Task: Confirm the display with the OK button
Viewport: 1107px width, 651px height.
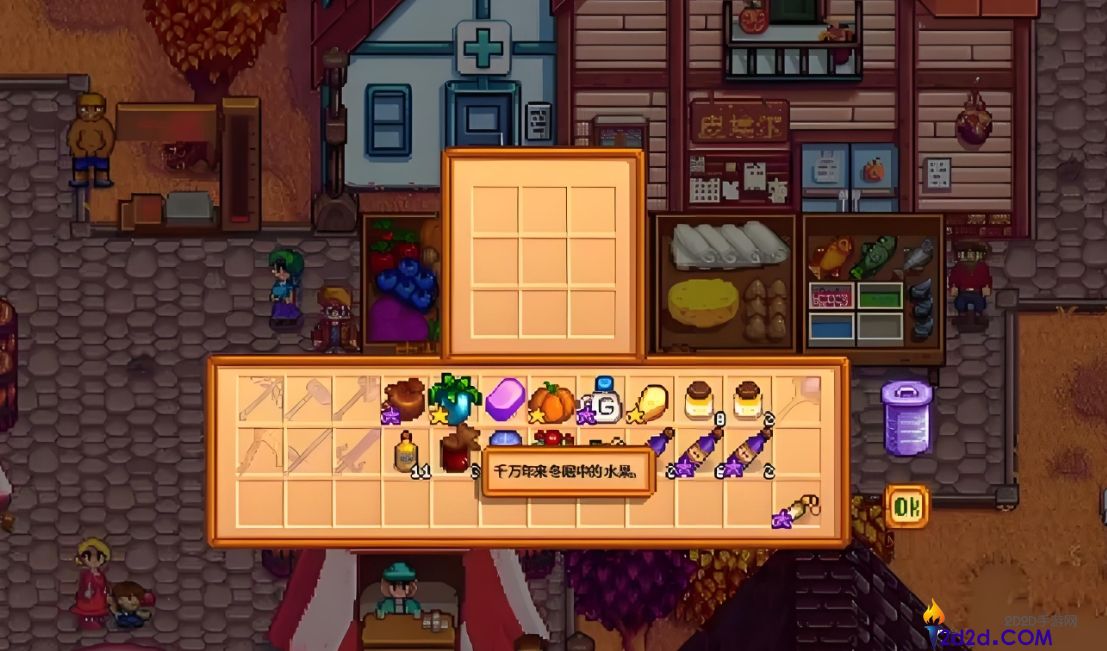Action: 906,507
